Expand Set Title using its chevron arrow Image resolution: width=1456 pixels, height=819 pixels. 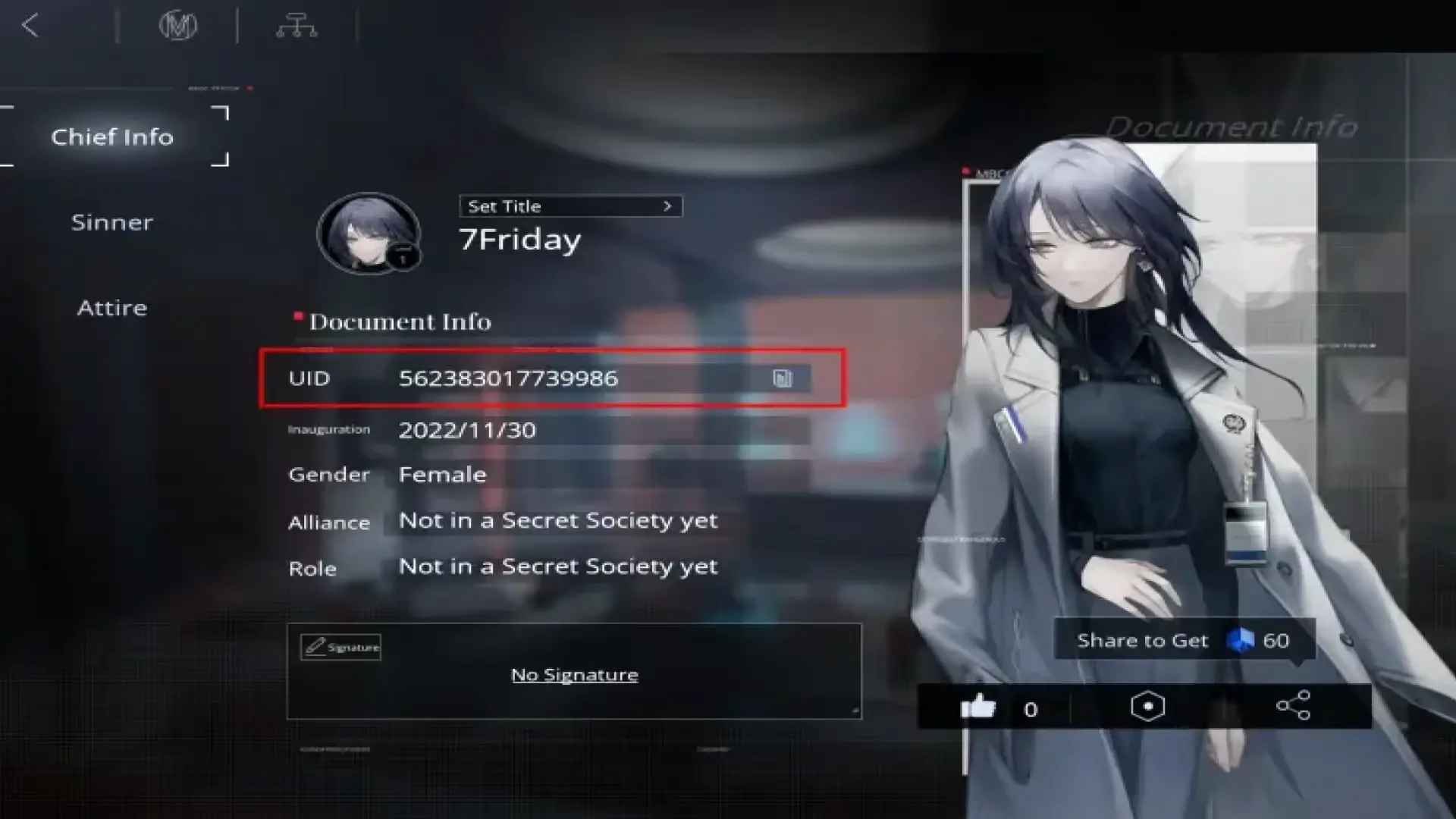coord(667,206)
